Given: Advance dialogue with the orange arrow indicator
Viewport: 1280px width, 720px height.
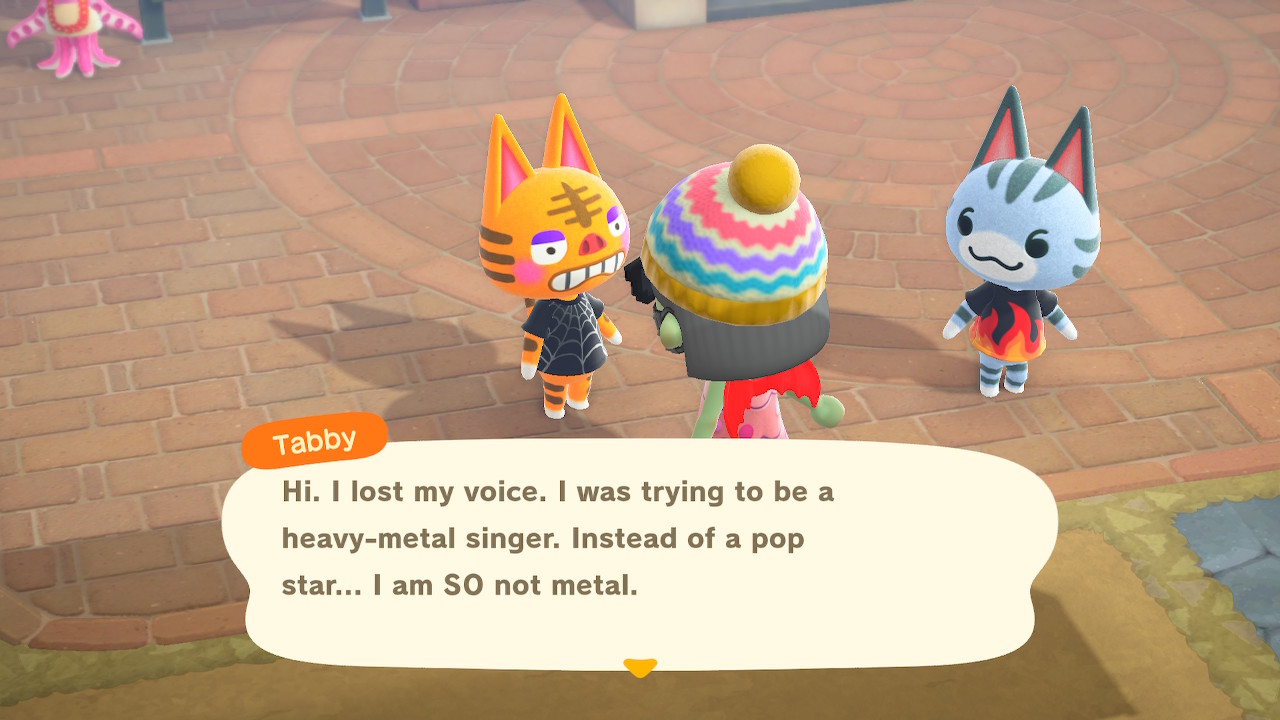Looking at the screenshot, I should coord(639,666).
